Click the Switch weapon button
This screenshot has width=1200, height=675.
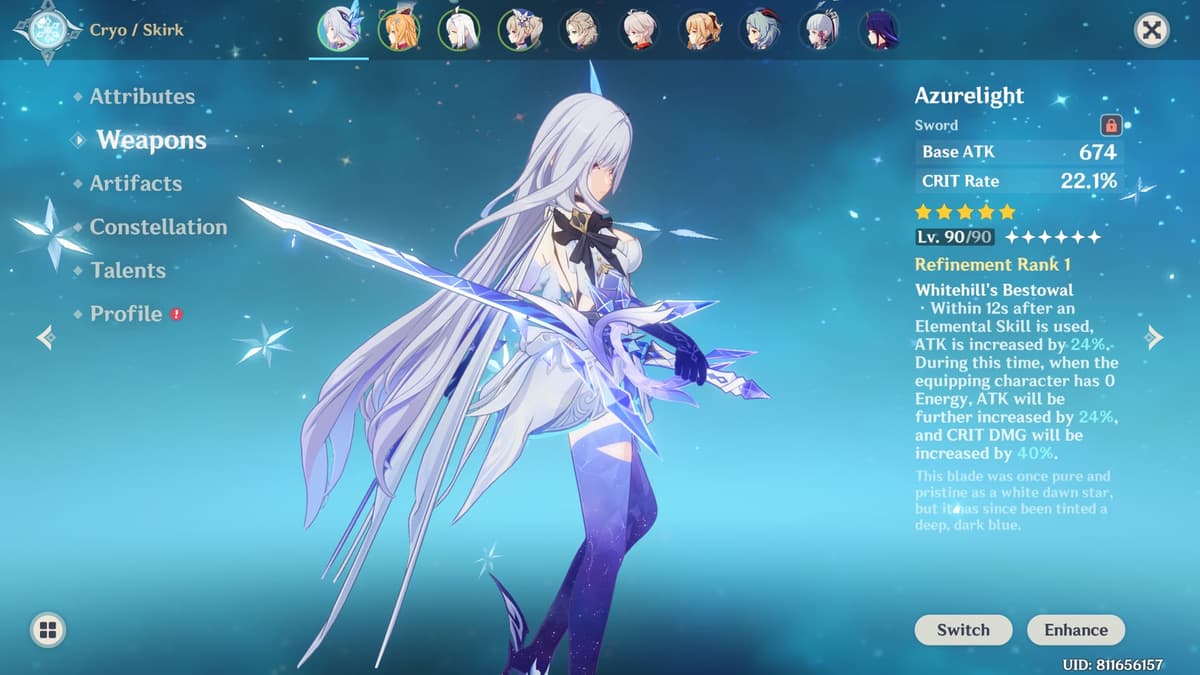[x=963, y=630]
